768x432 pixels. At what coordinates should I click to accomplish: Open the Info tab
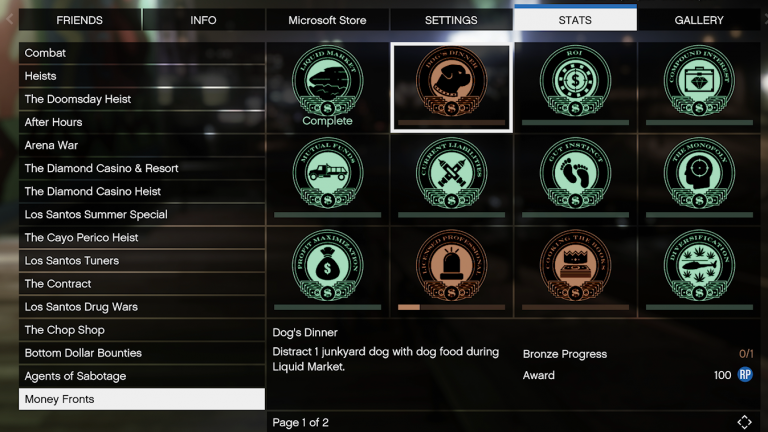click(203, 20)
